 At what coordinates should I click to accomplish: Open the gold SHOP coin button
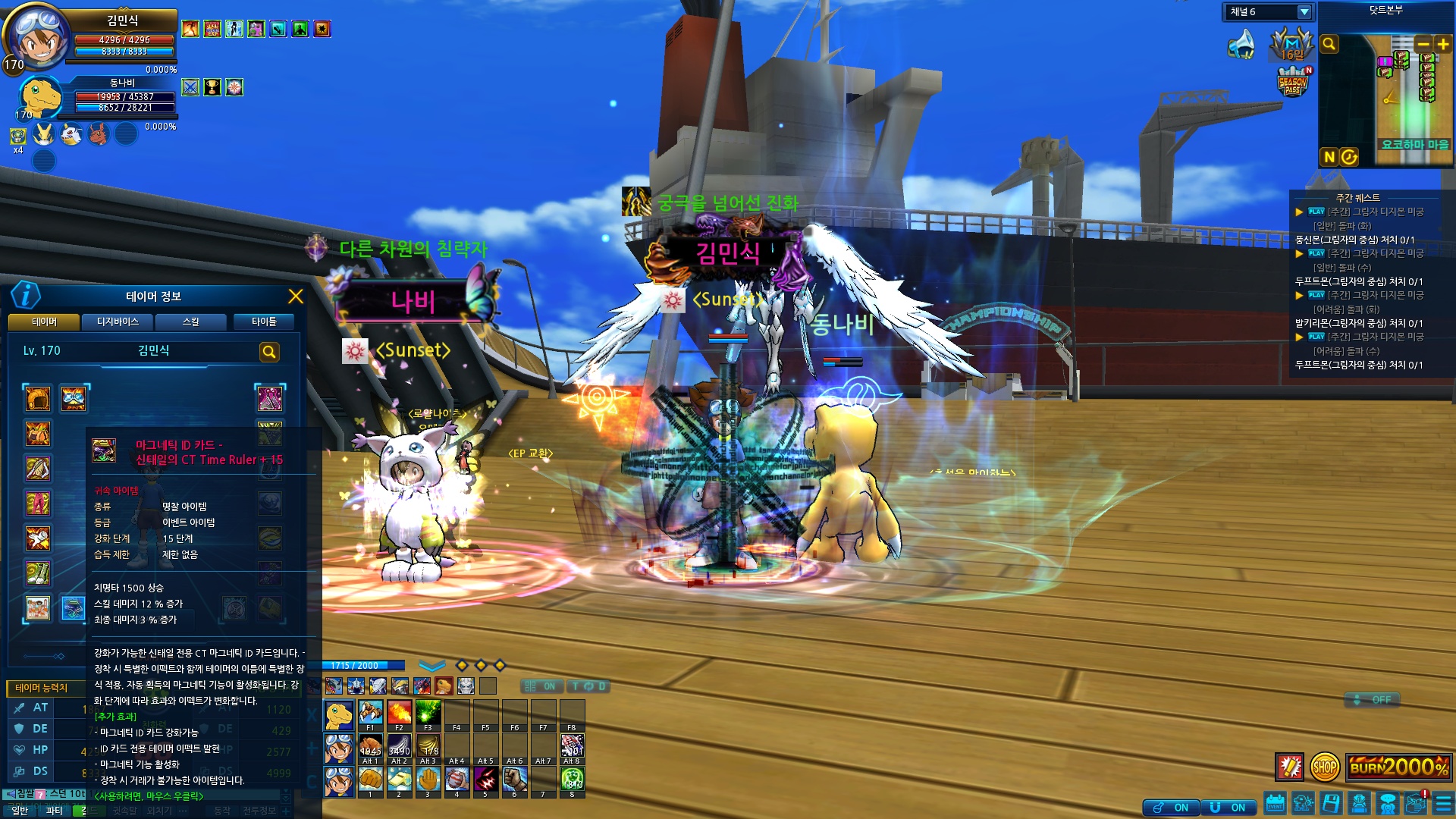(x=1325, y=767)
